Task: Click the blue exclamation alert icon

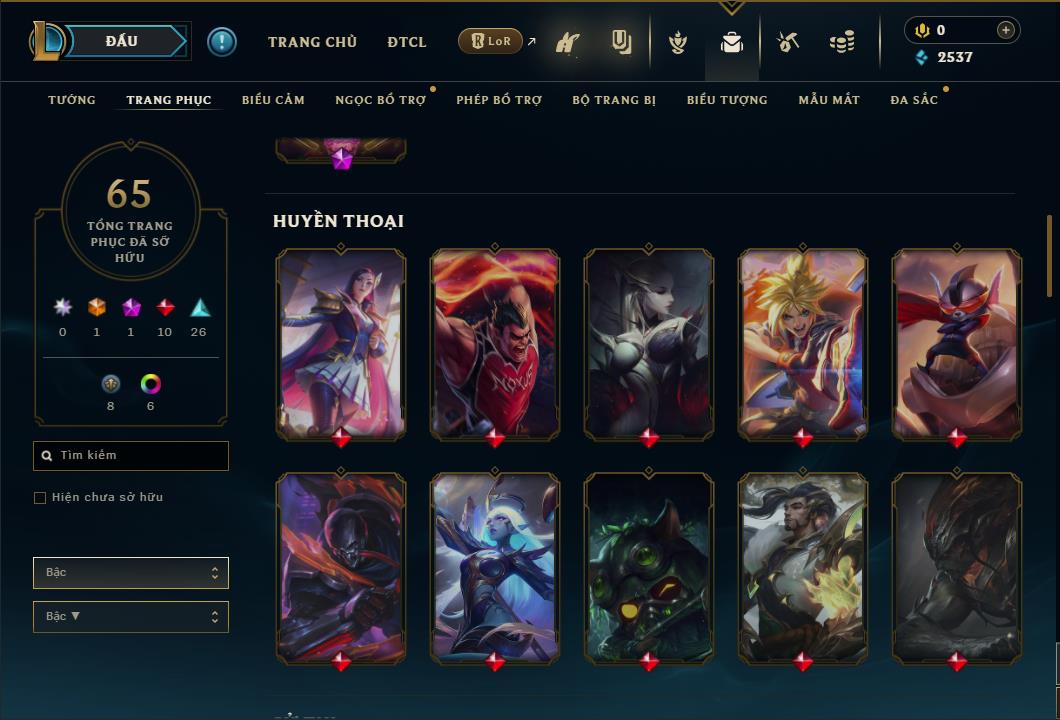Action: click(x=222, y=42)
